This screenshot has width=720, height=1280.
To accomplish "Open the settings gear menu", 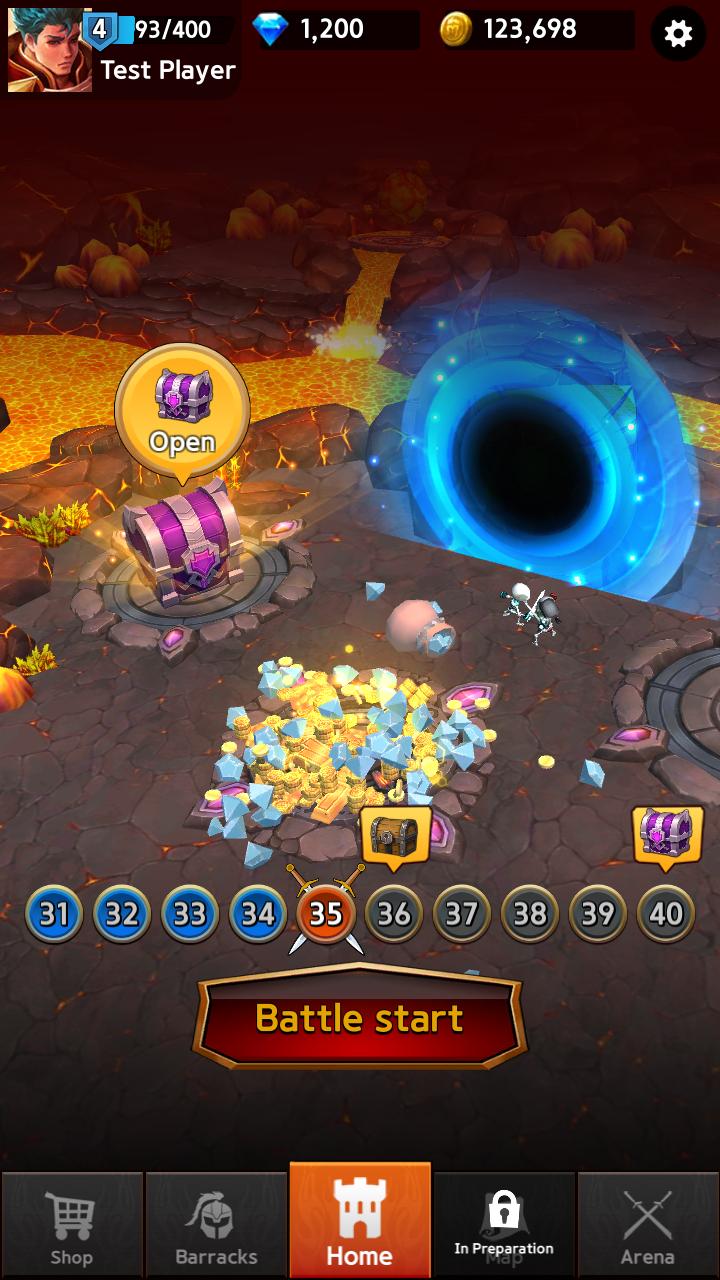I will 678,34.
